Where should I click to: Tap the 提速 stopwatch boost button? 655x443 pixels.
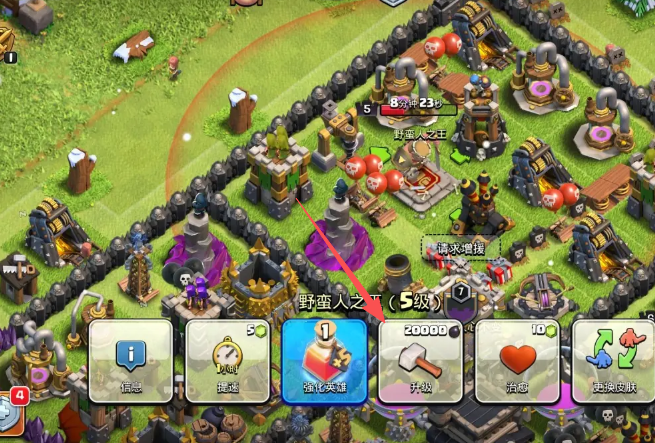click(x=225, y=361)
